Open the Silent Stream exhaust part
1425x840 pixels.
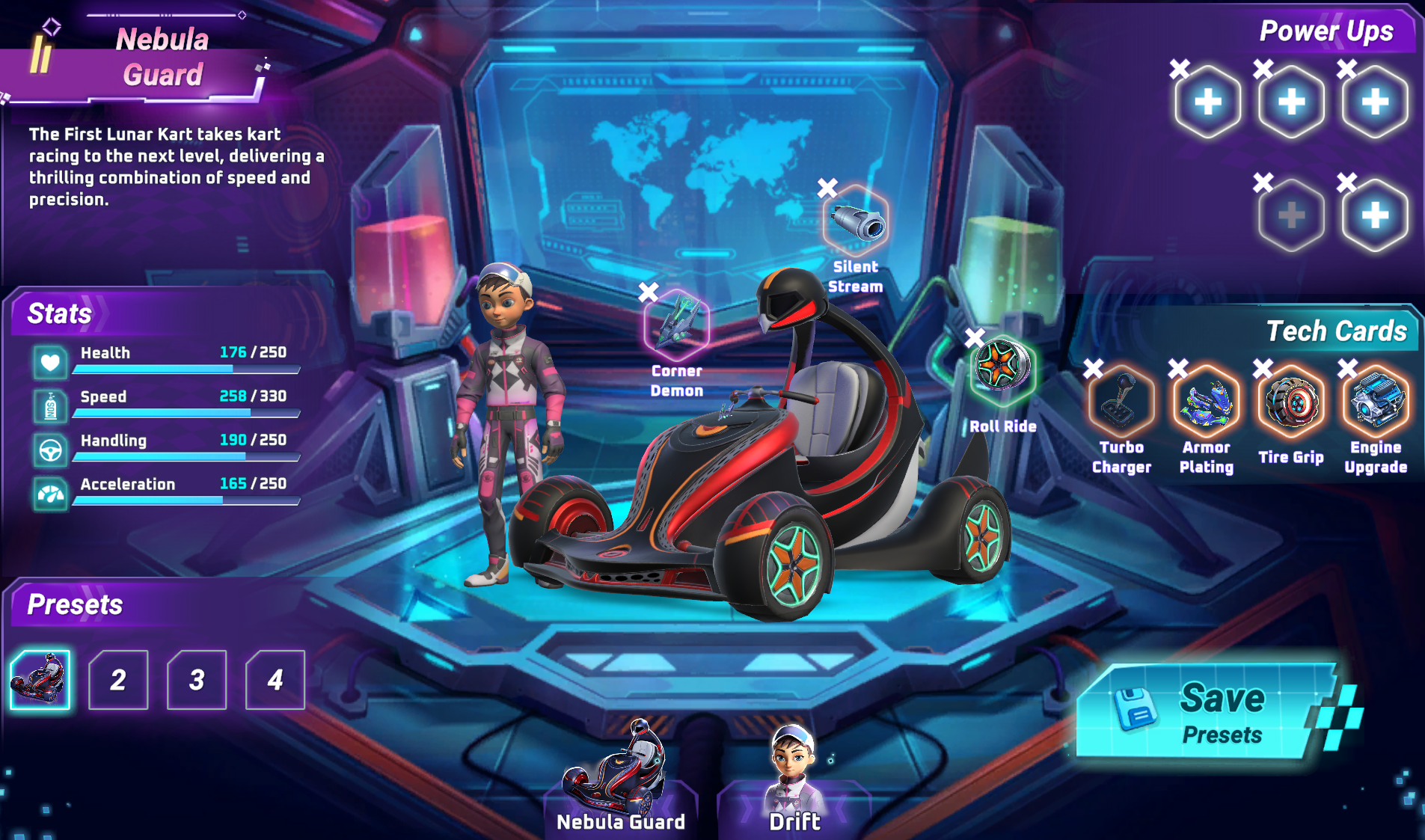tap(856, 223)
